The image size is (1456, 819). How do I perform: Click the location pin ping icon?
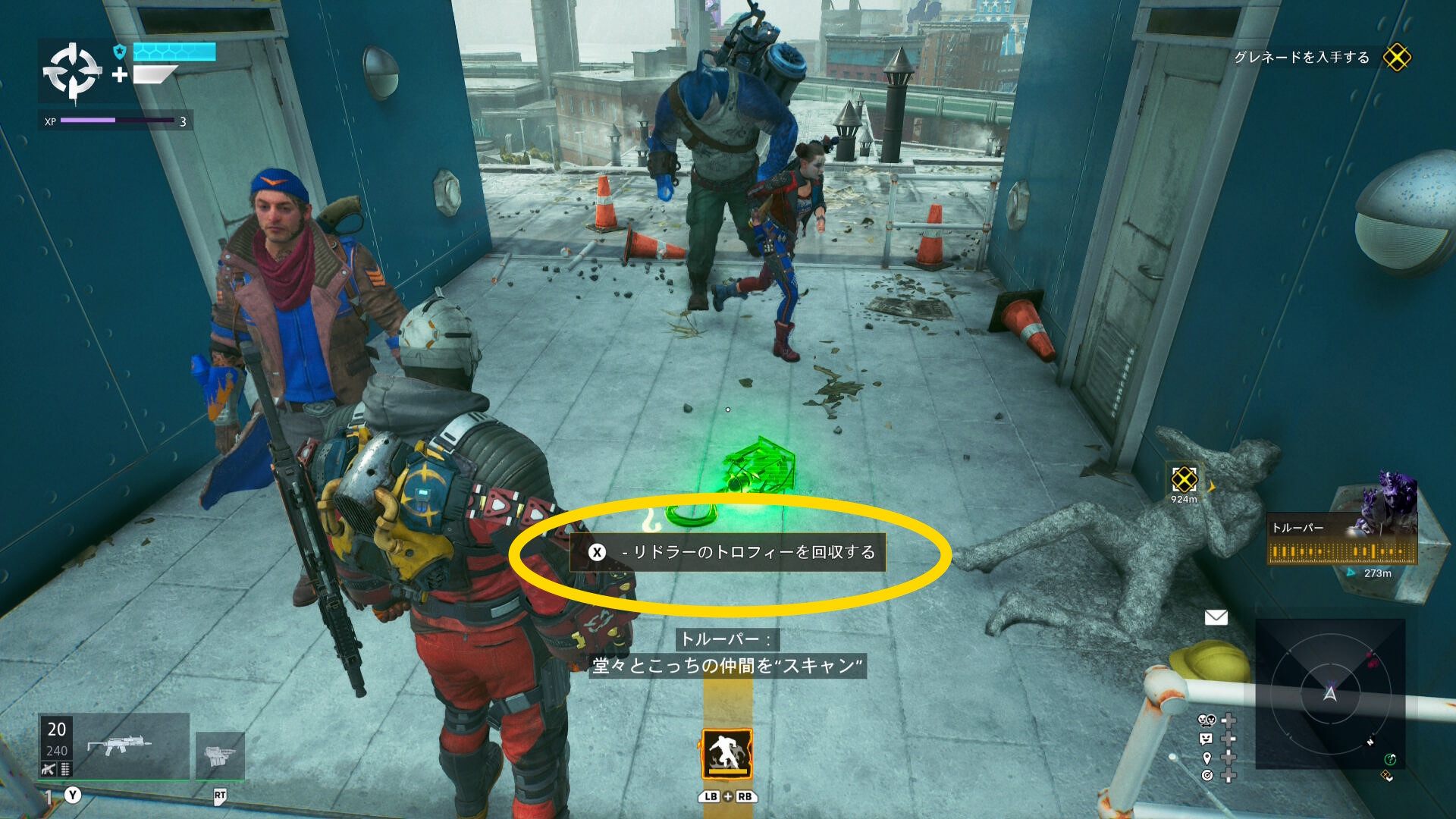1207,758
